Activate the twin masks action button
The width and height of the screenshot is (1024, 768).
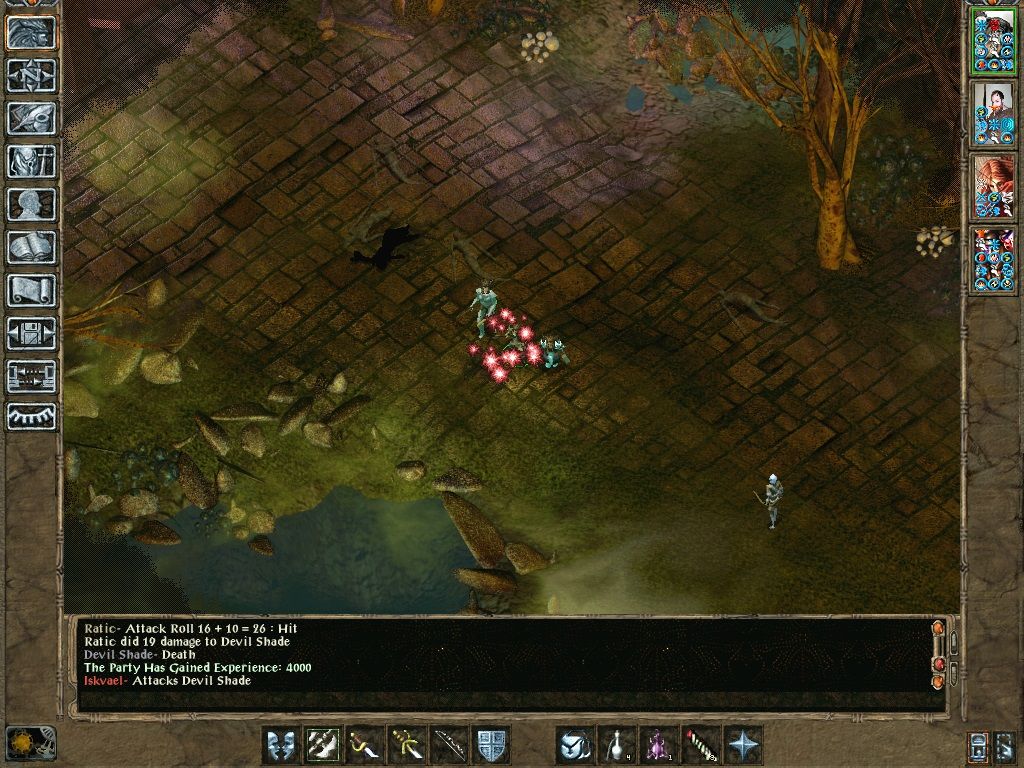click(x=281, y=745)
